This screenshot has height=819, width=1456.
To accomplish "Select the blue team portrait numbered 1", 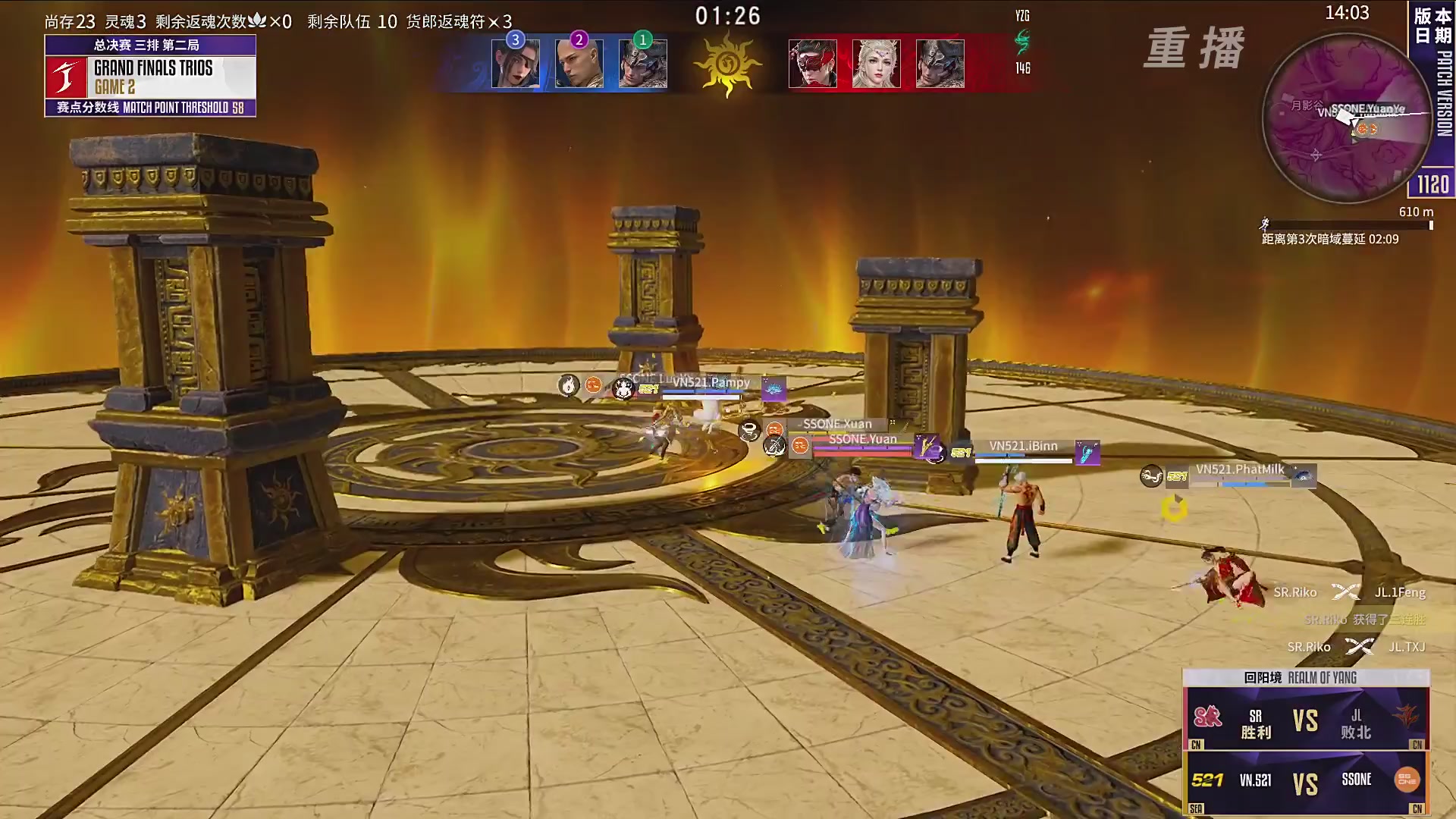I will 643,64.
